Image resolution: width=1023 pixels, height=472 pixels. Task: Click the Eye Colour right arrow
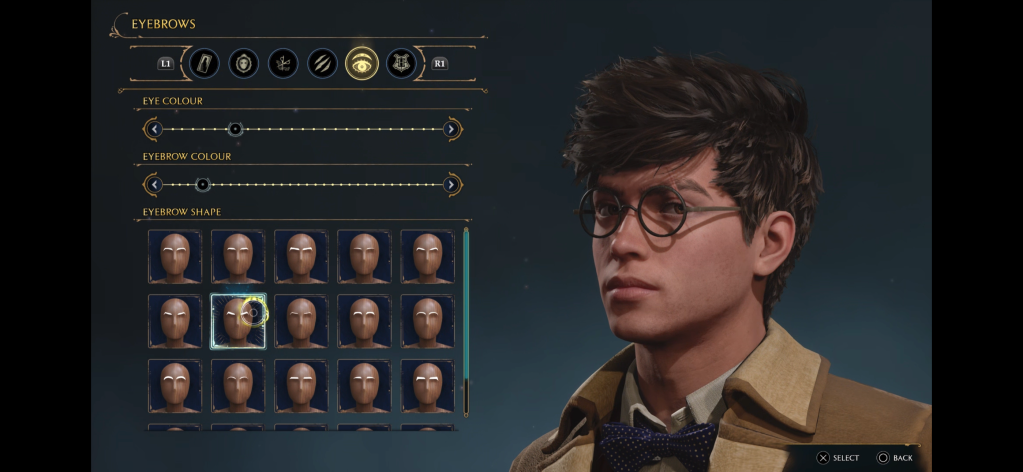(x=451, y=129)
